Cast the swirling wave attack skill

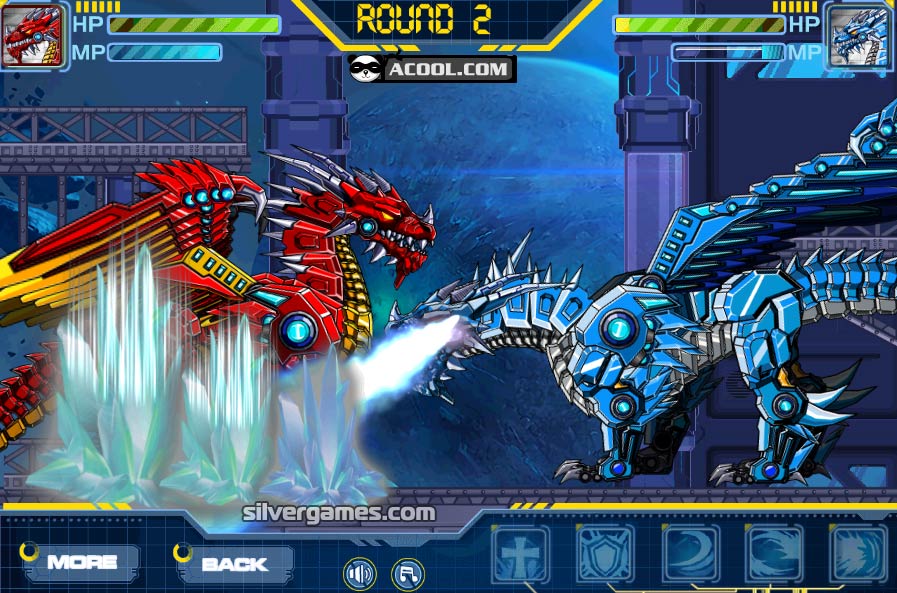(x=775, y=553)
